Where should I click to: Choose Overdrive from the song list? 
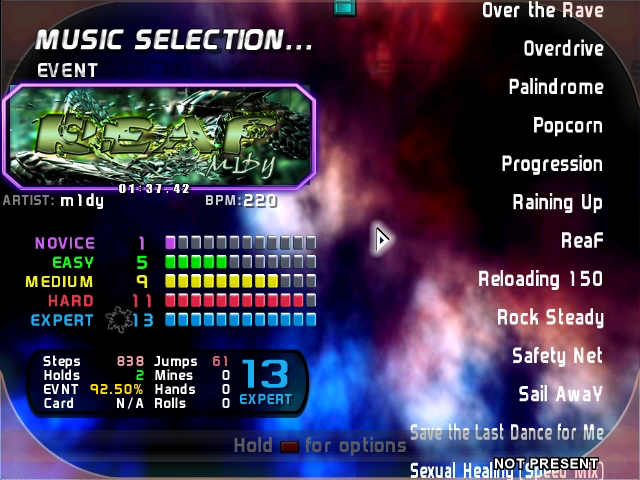(x=563, y=49)
